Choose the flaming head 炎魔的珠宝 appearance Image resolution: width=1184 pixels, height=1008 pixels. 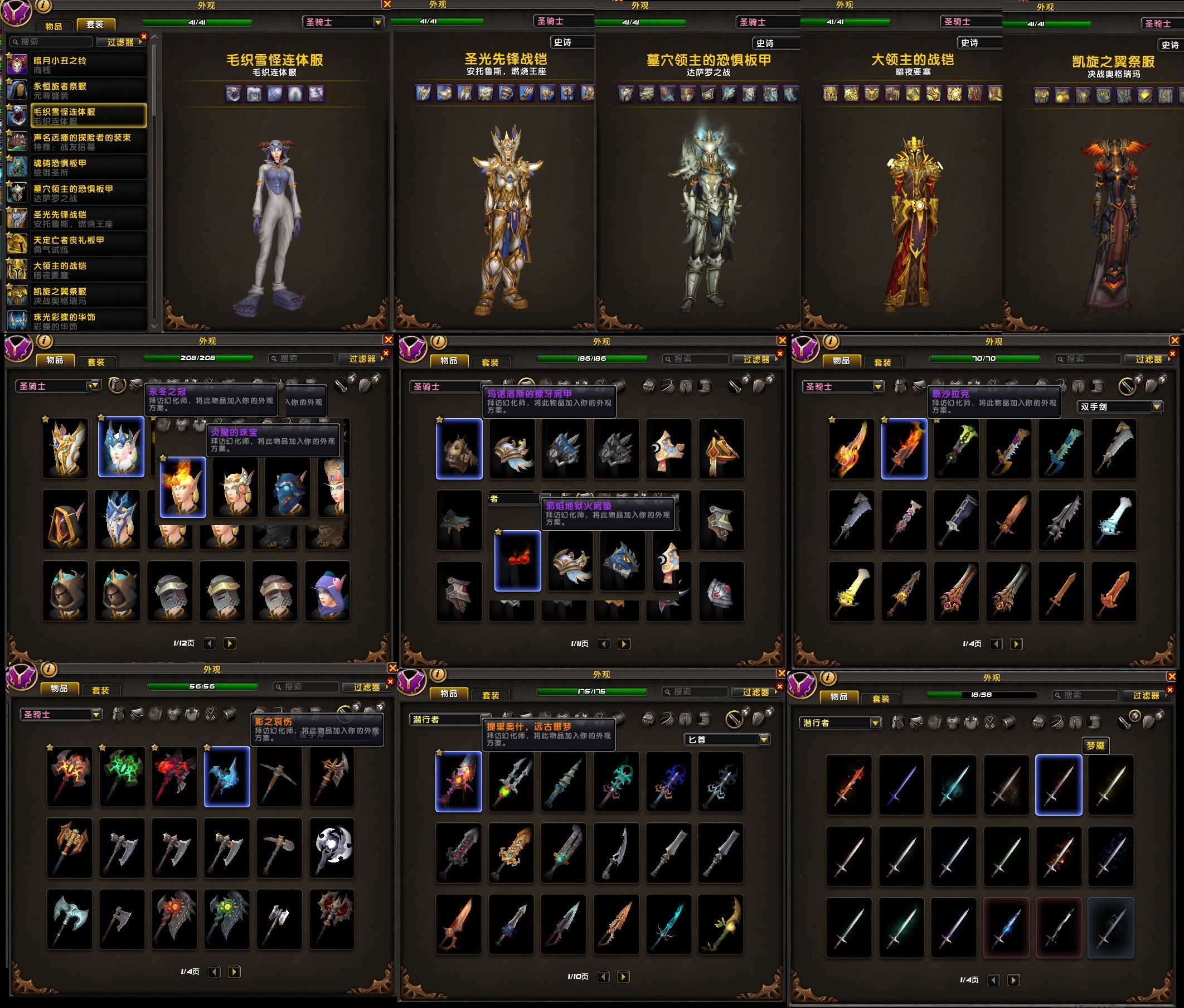click(x=183, y=487)
